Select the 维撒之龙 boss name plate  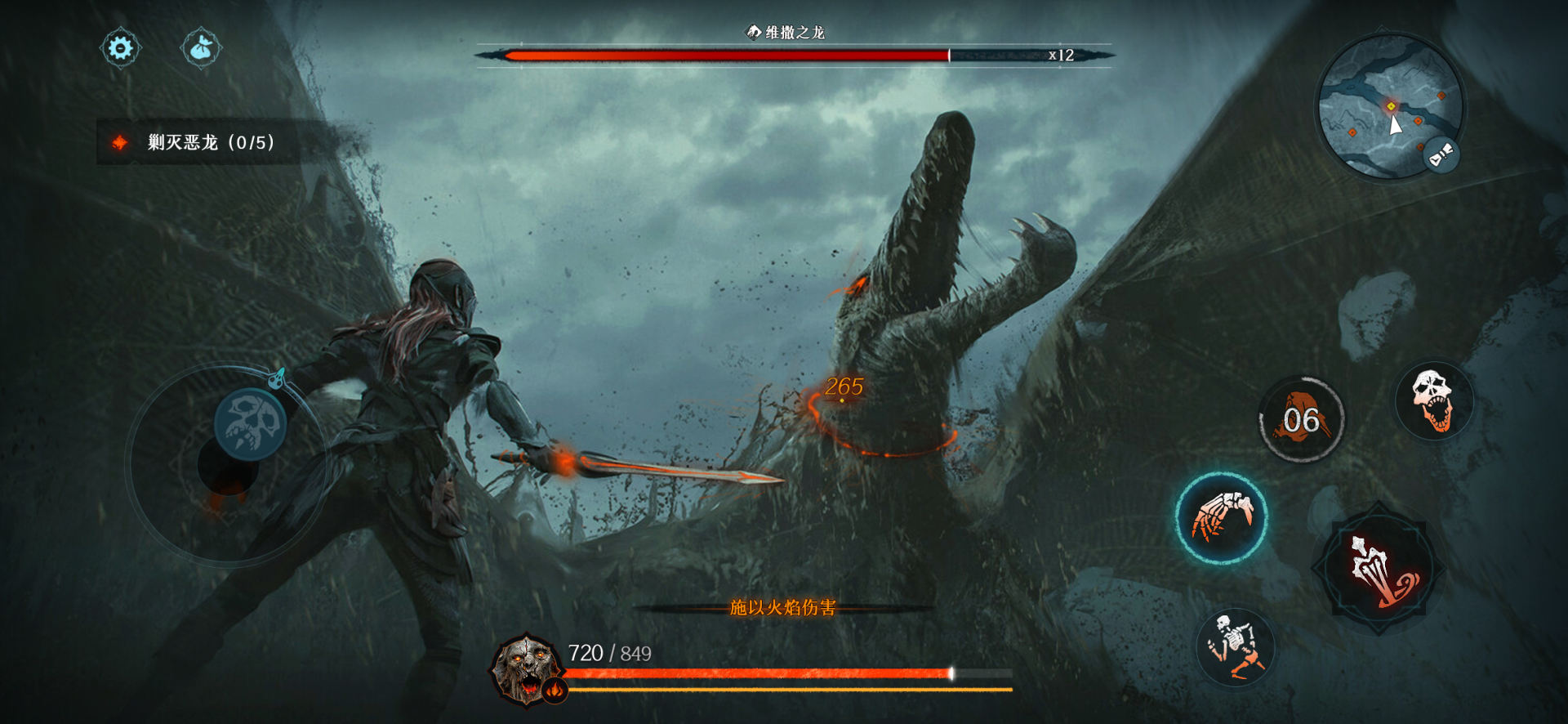786,33
